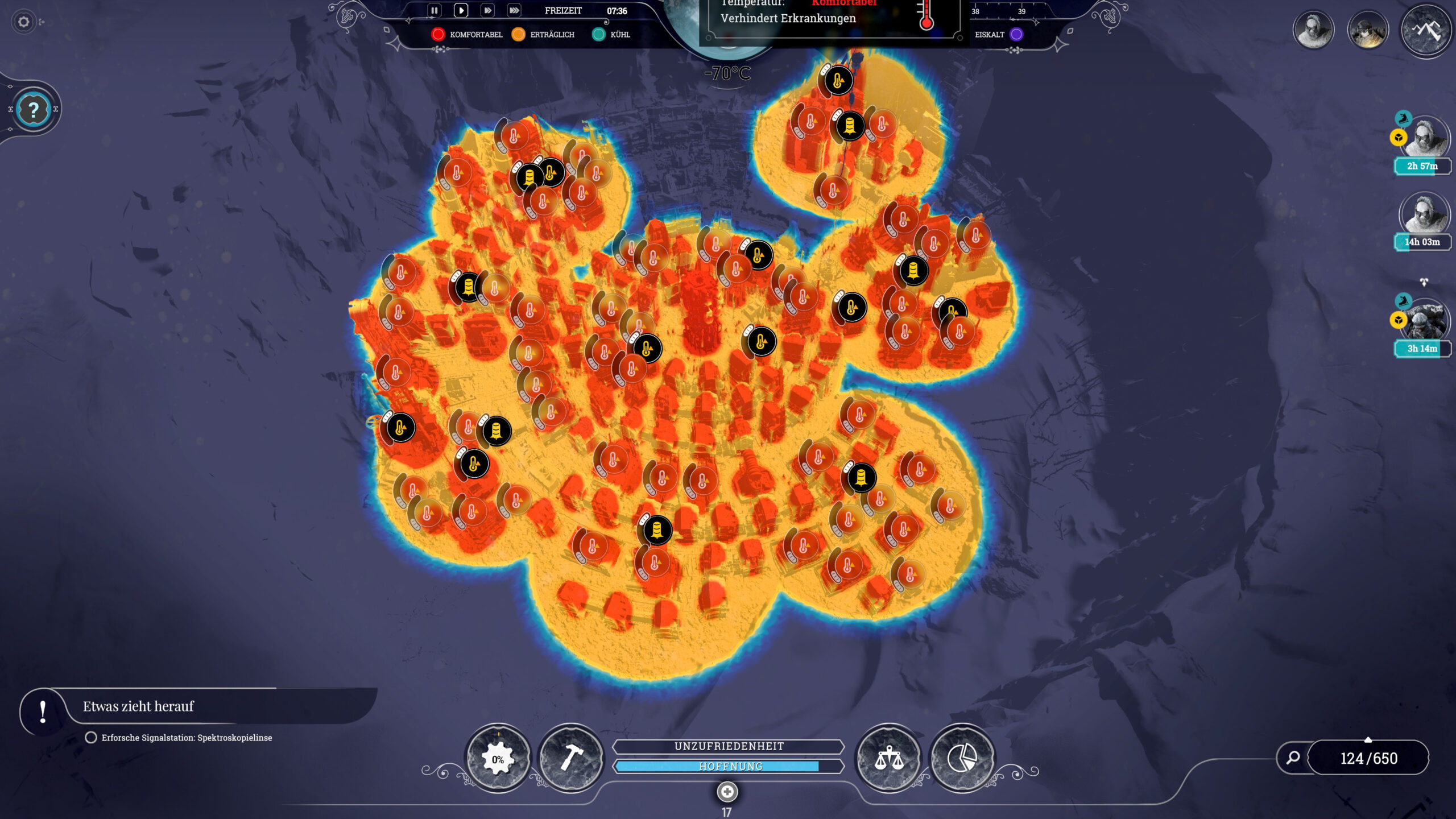The image size is (1456, 819).
Task: Set game speed to normal play
Action: (461, 10)
